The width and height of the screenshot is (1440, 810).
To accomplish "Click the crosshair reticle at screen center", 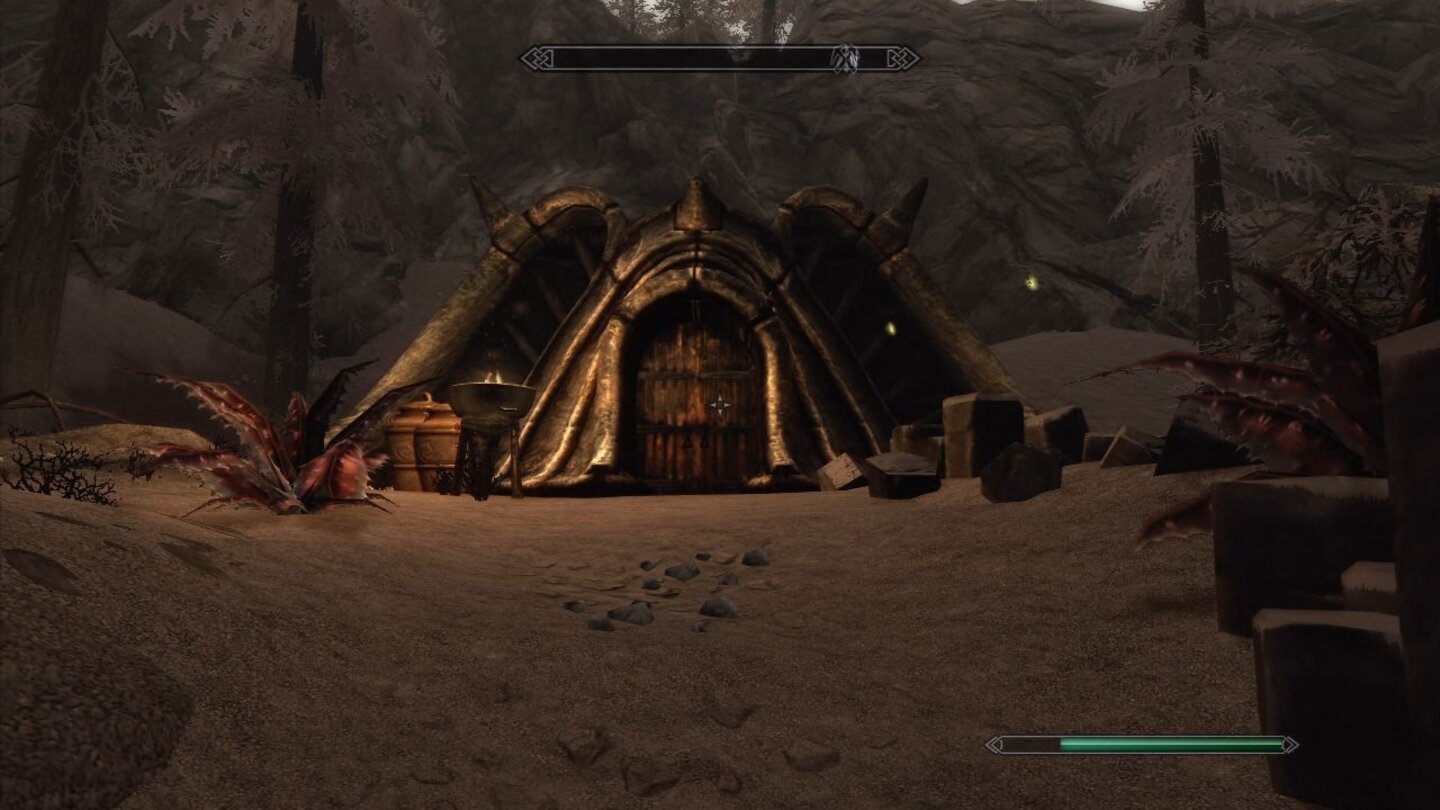I will pos(722,404).
